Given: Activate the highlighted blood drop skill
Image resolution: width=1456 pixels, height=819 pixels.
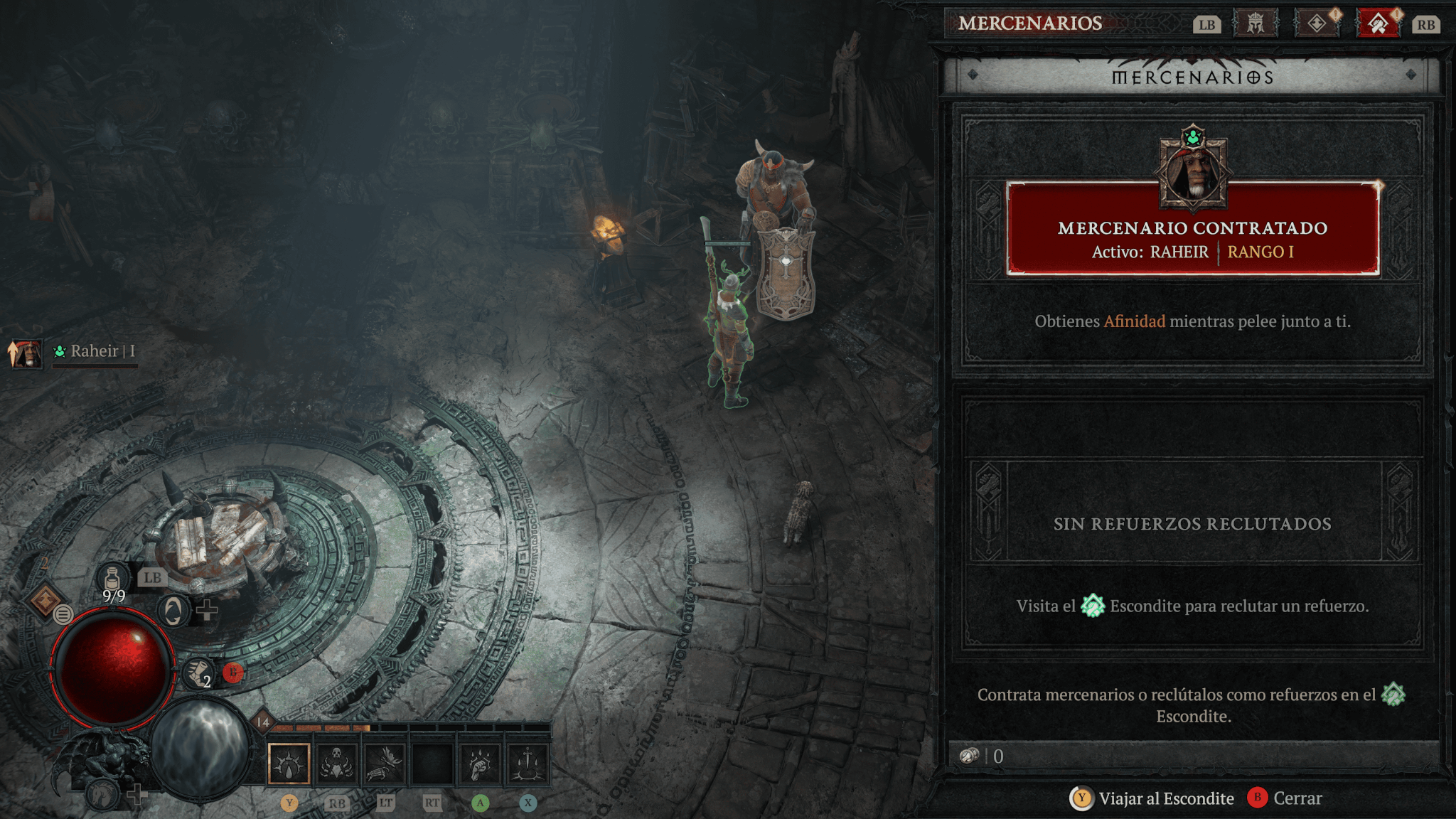Looking at the screenshot, I should (289, 764).
